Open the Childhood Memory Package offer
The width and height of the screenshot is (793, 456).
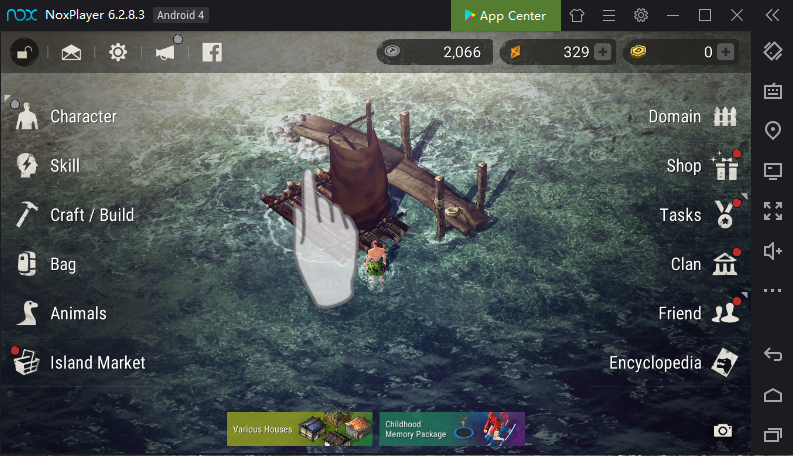[x=452, y=429]
